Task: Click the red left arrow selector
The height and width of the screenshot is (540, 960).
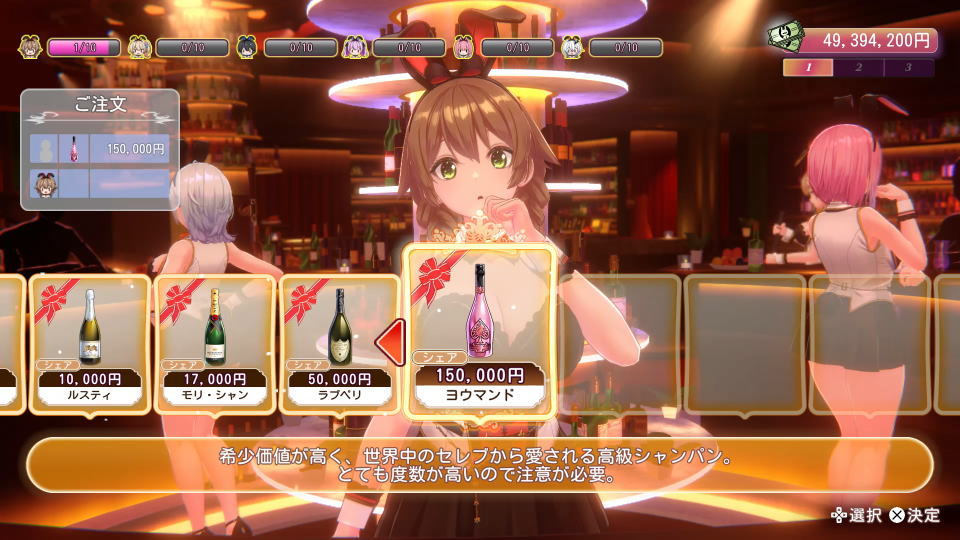Action: tap(389, 343)
